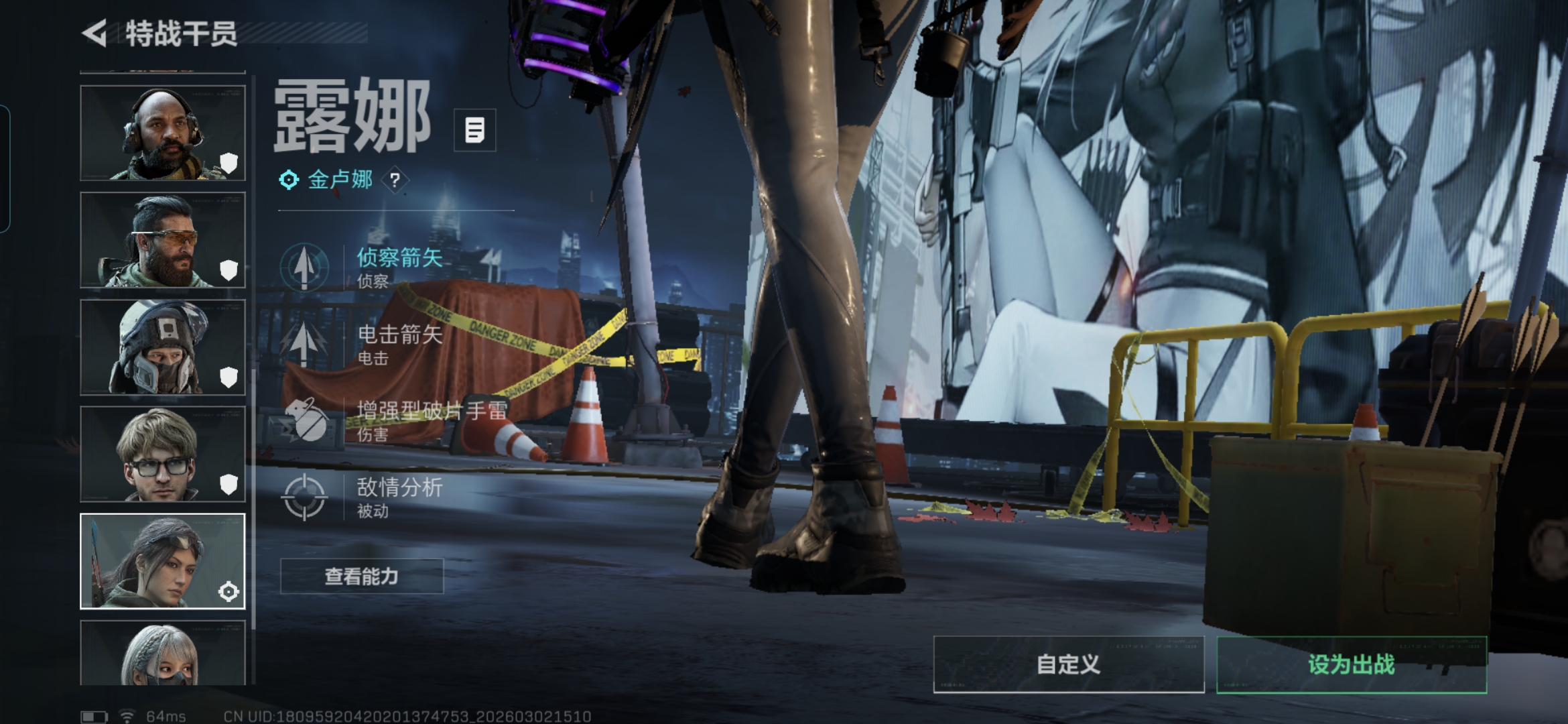
Task: Open 查看能力 ability details
Action: pyautogui.click(x=362, y=577)
